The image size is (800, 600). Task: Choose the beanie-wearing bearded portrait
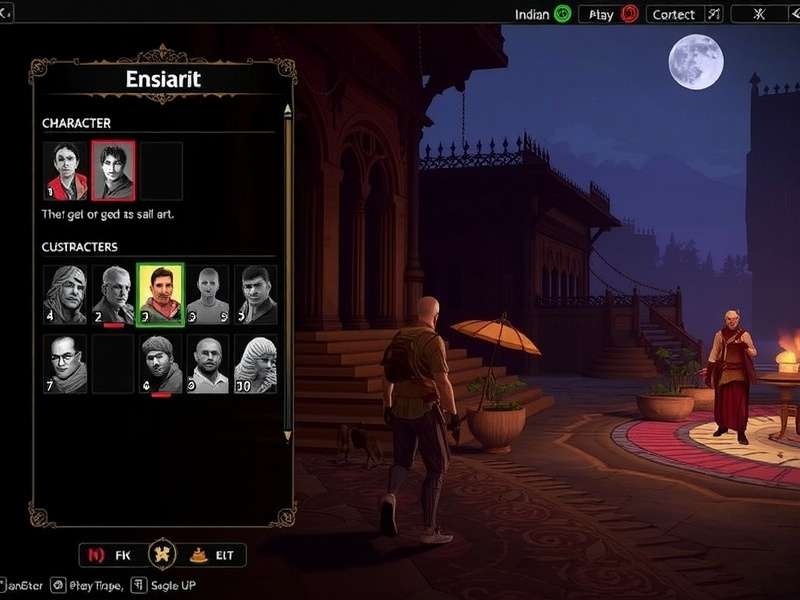point(161,364)
